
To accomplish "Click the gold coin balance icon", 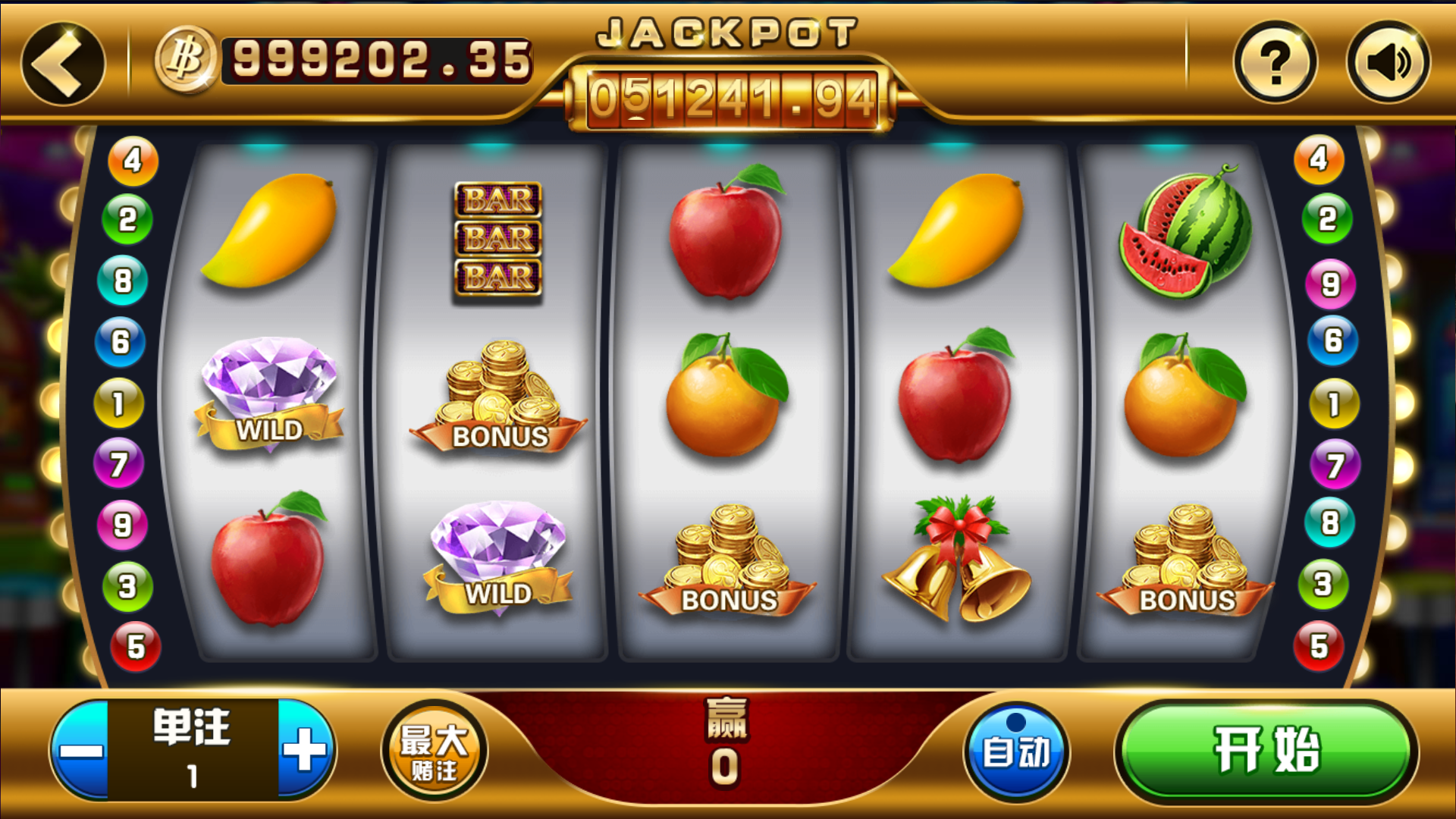I will 186,59.
